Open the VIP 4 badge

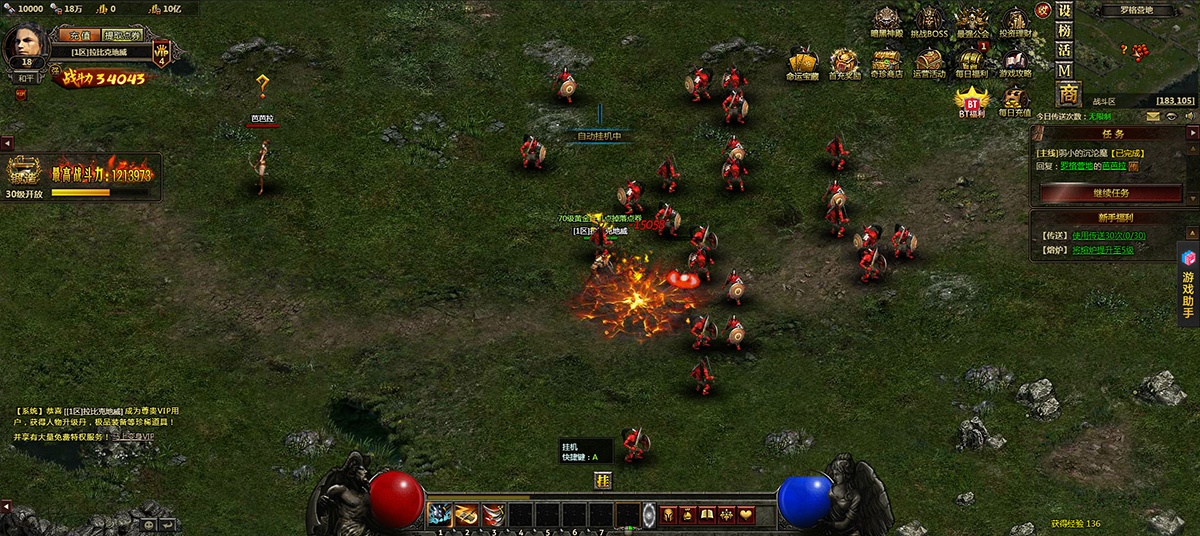click(162, 53)
